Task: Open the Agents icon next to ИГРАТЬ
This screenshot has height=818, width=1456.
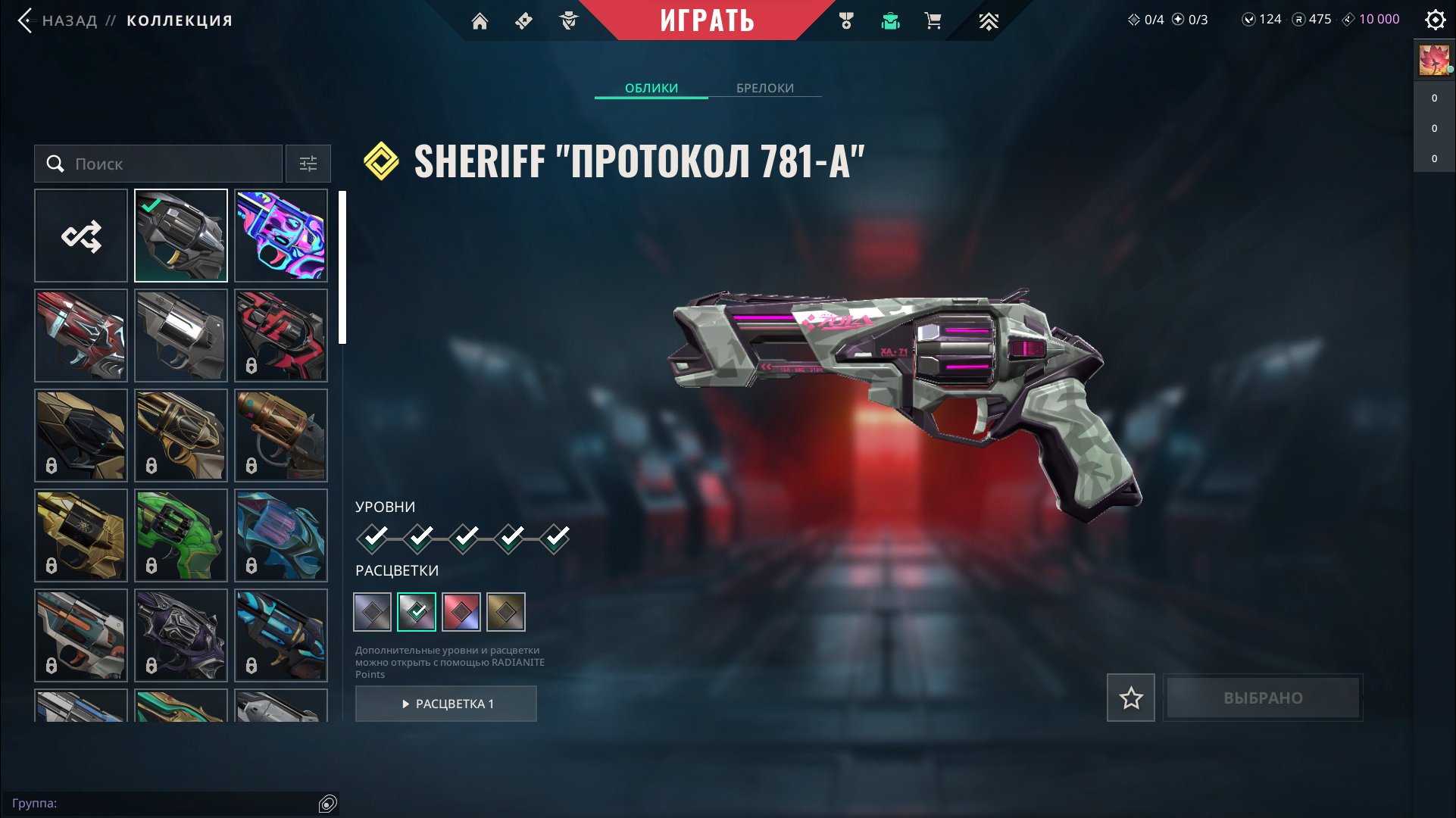Action: coord(569,20)
